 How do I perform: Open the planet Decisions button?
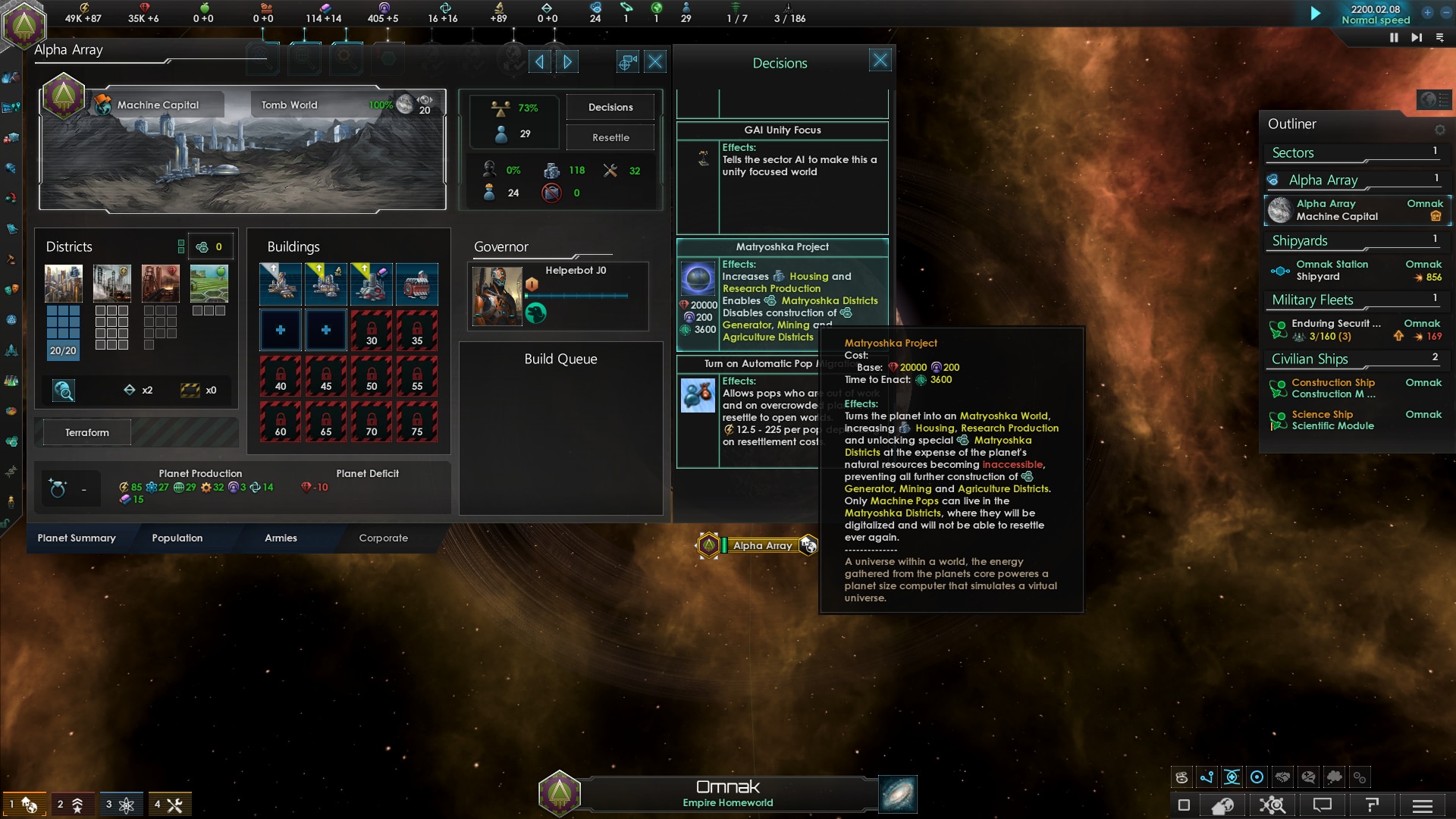pos(610,107)
